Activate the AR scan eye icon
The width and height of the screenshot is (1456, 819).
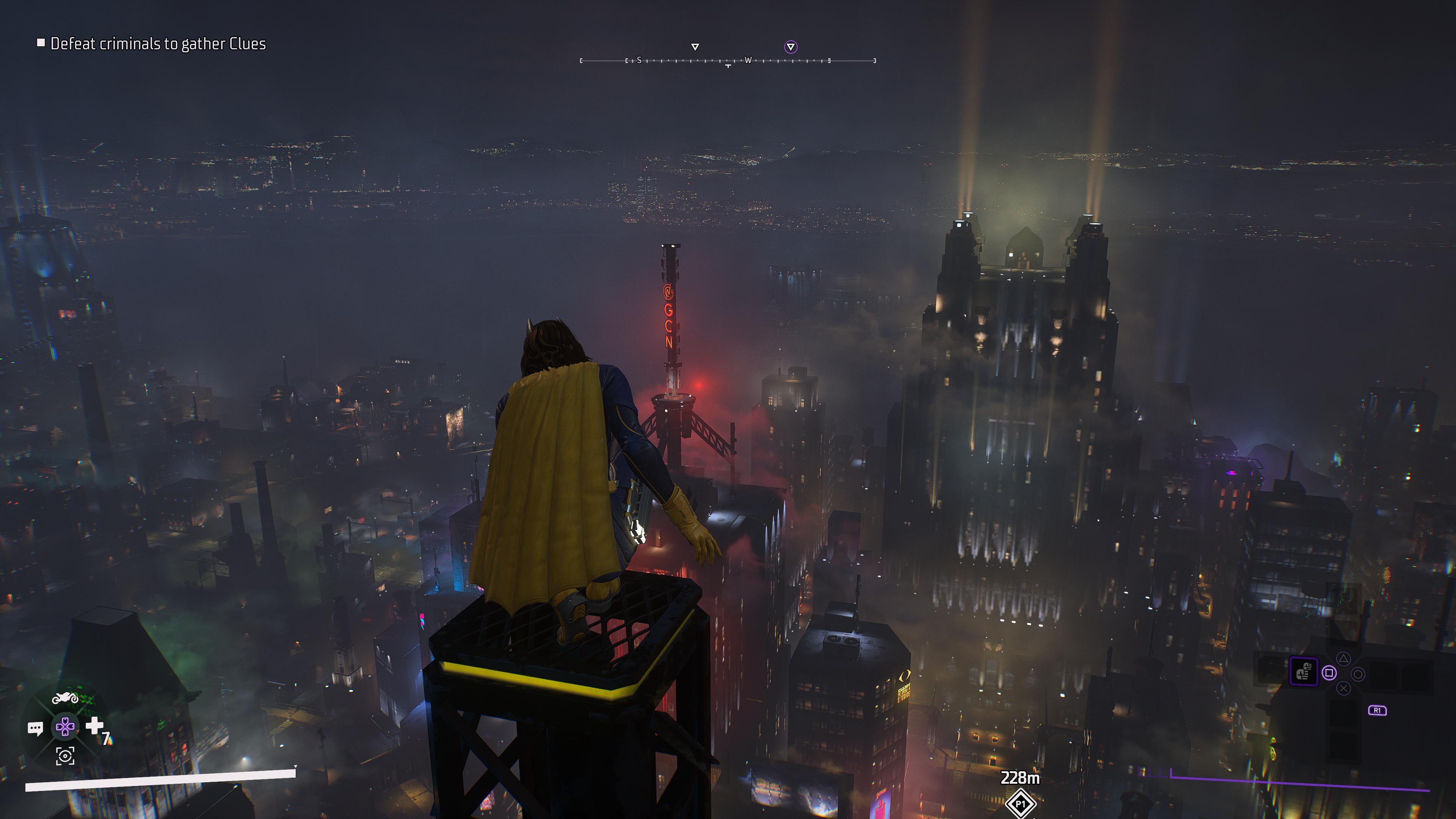tap(65, 756)
